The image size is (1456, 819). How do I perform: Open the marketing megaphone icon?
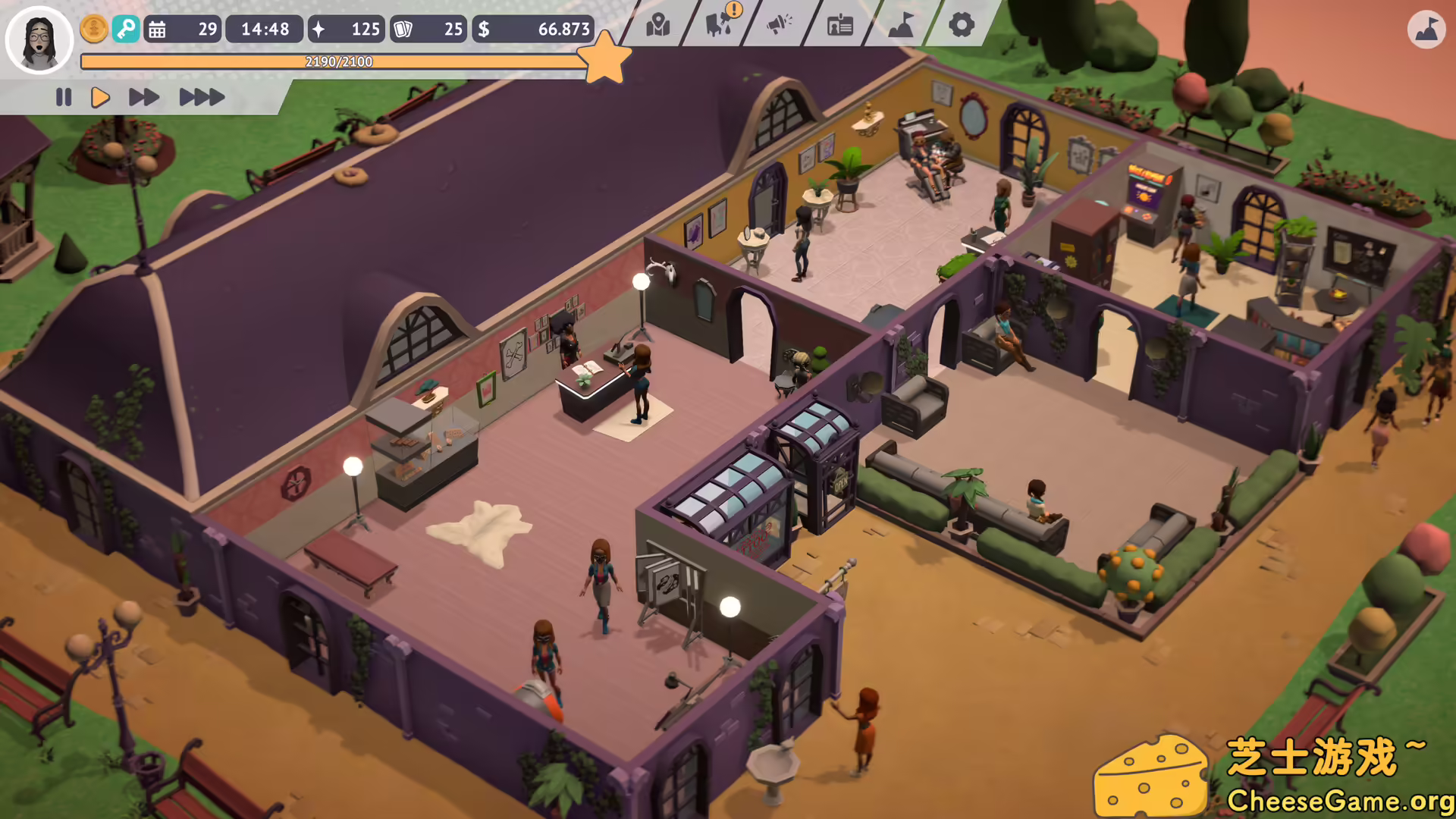click(x=778, y=26)
